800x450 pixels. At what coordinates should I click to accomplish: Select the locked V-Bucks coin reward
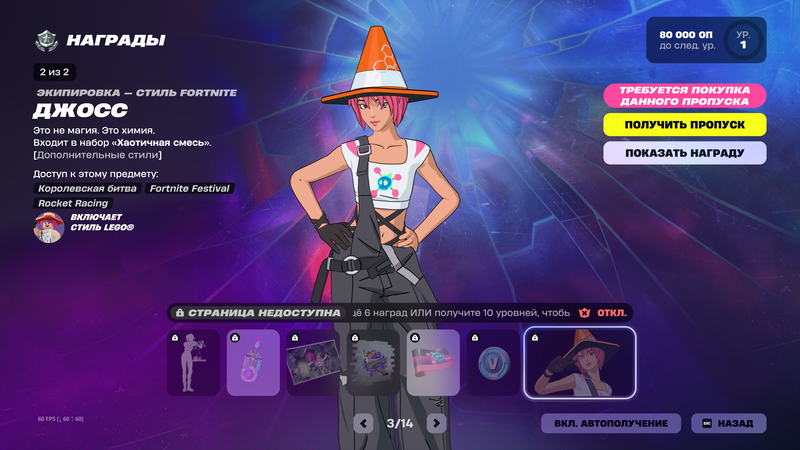(x=494, y=363)
